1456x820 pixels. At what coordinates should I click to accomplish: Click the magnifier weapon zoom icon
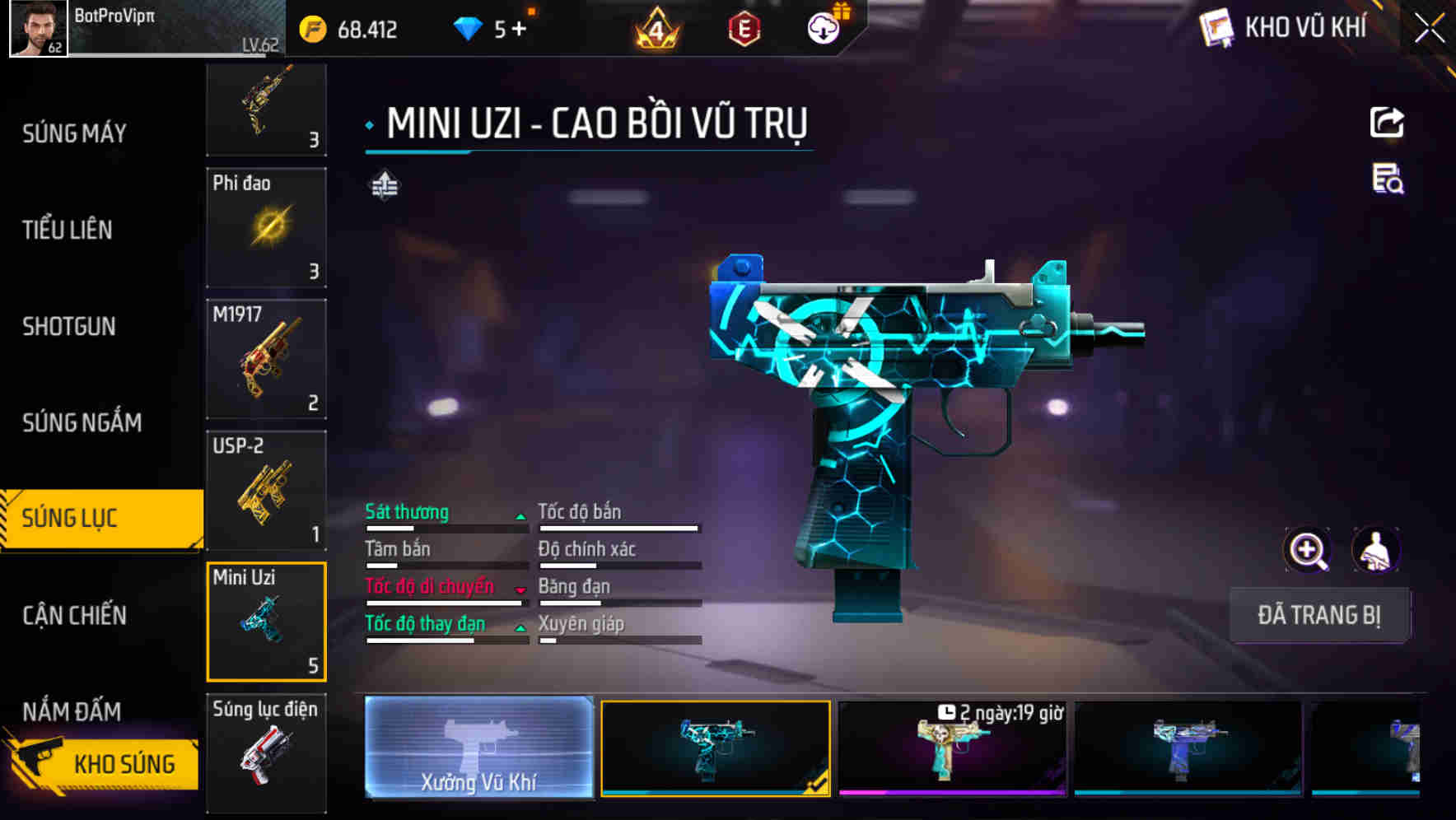[1308, 550]
